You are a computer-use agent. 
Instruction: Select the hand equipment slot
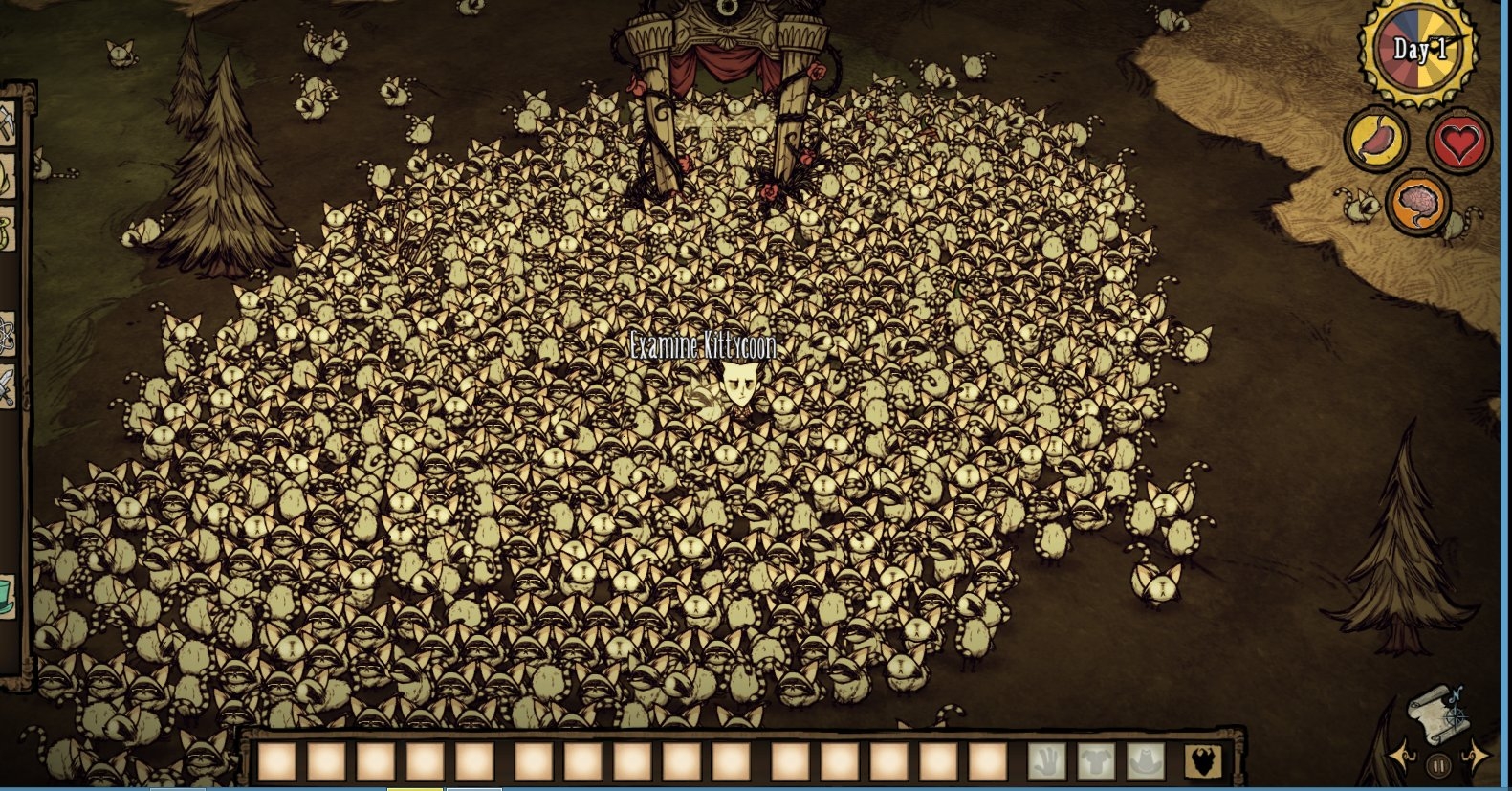point(1046,762)
